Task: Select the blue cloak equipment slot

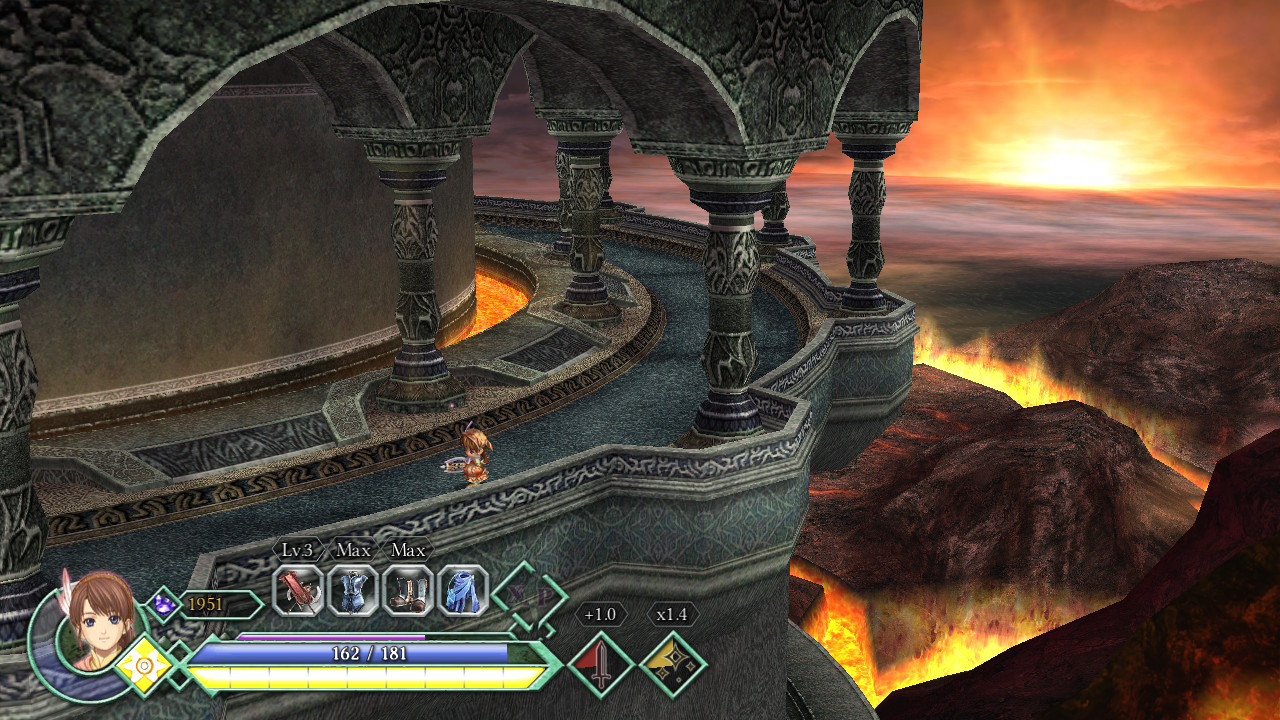Action: (463, 590)
